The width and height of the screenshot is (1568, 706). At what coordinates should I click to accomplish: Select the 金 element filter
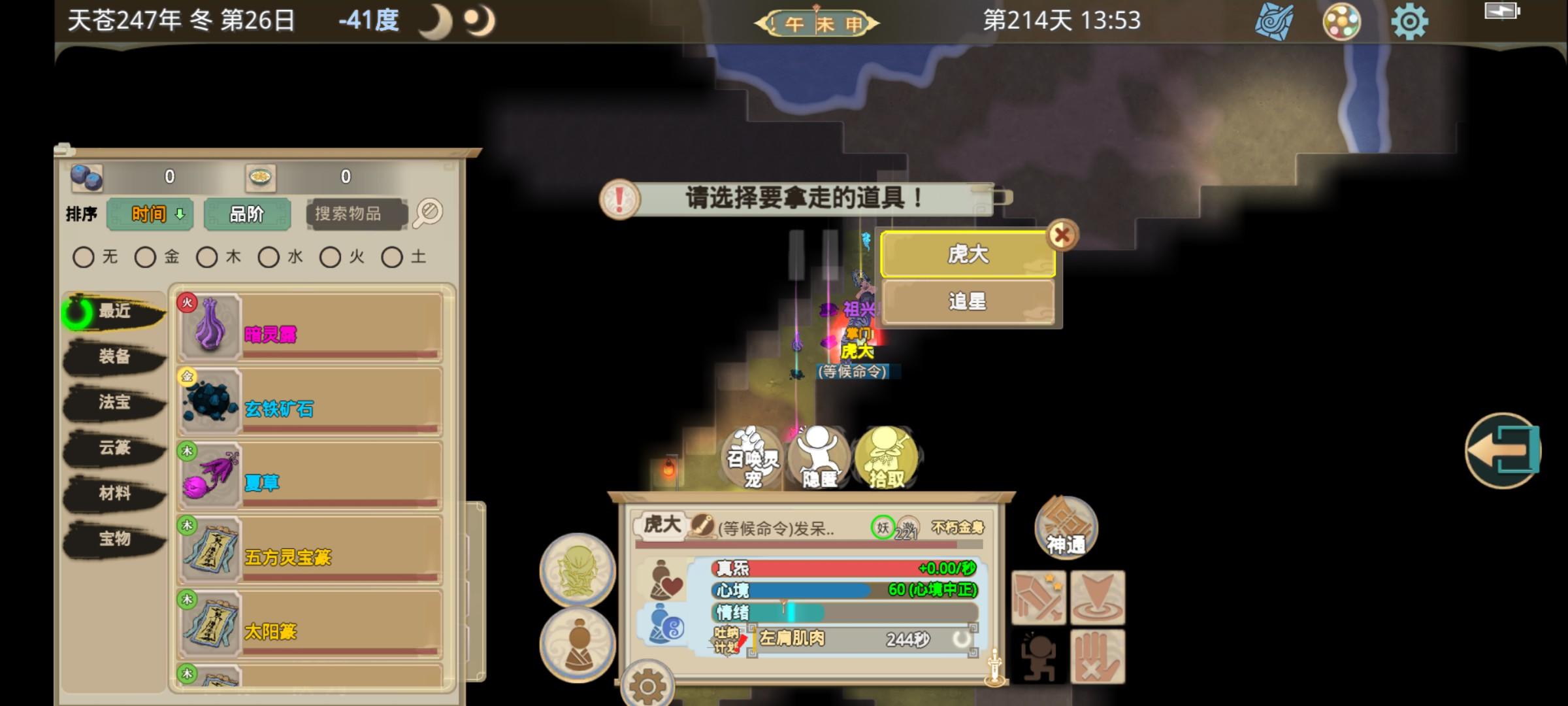tap(145, 258)
